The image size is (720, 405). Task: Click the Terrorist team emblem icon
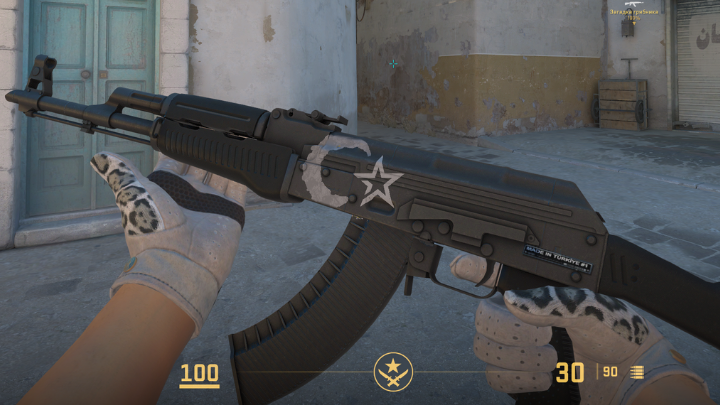coord(393,373)
